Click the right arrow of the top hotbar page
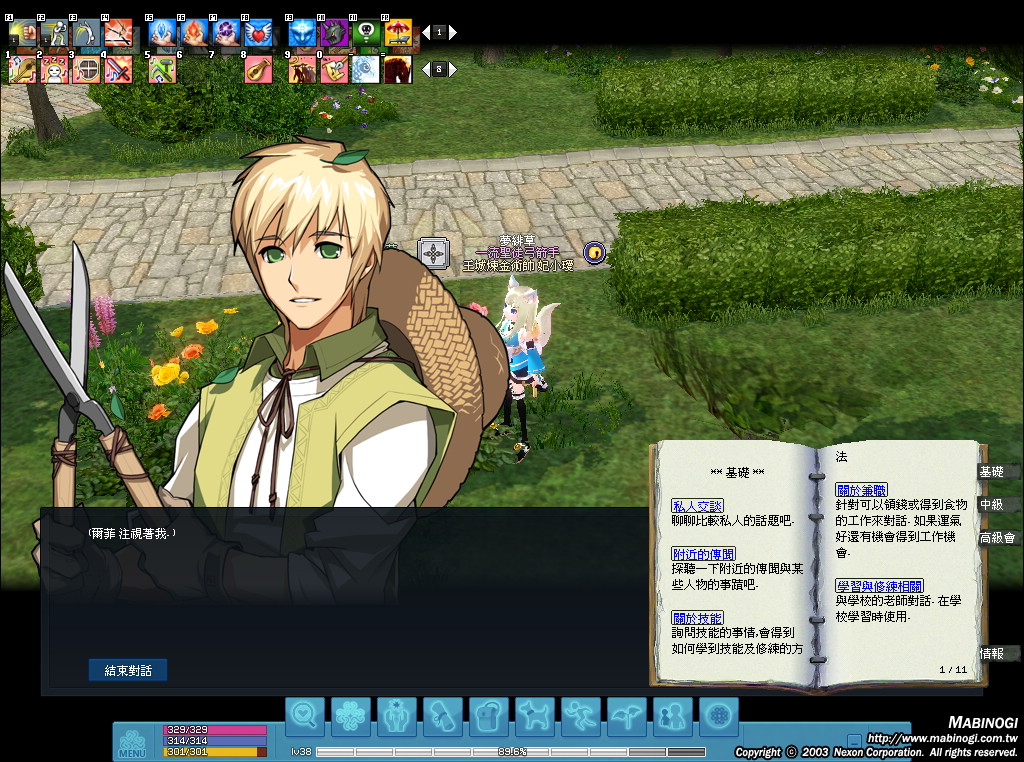This screenshot has width=1024, height=762. [x=453, y=33]
